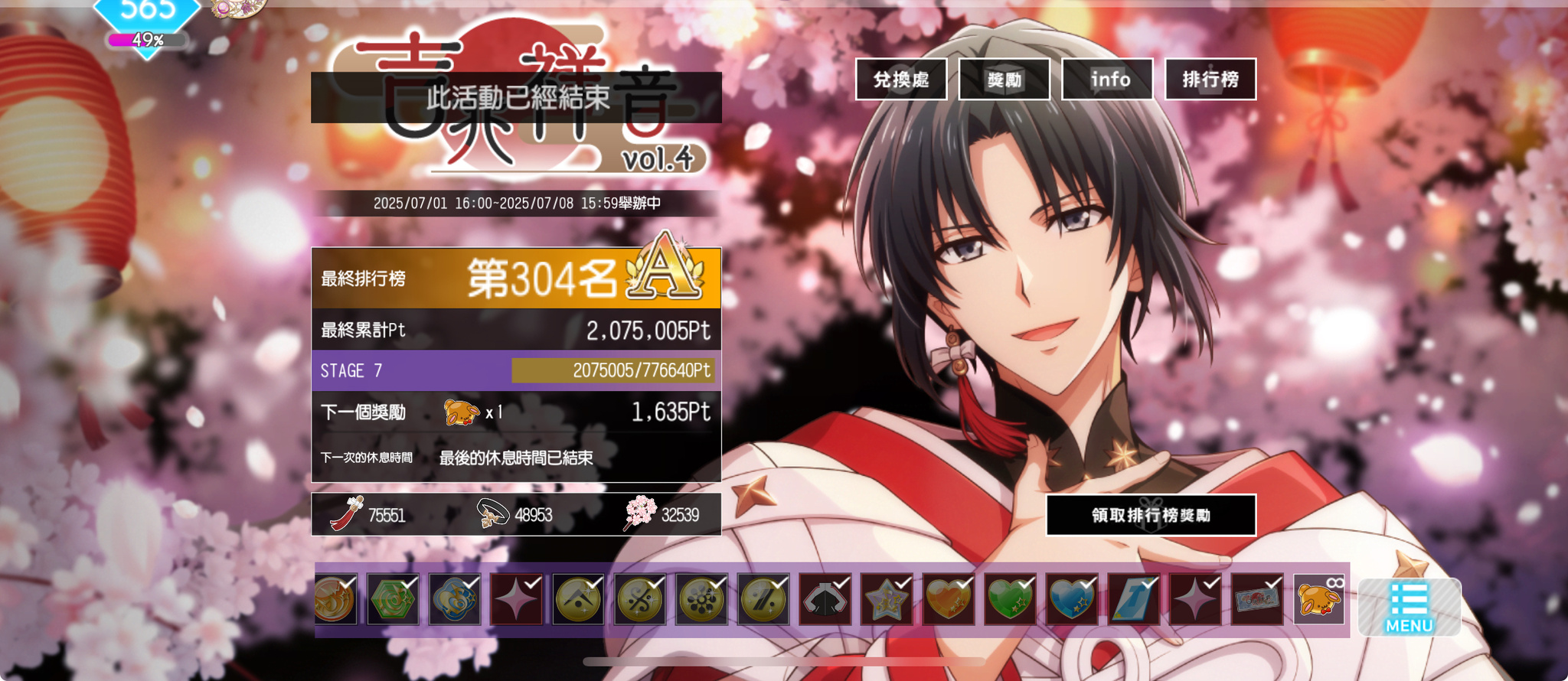
Task: Select the gold flower-pattern medal reward
Action: point(701,599)
